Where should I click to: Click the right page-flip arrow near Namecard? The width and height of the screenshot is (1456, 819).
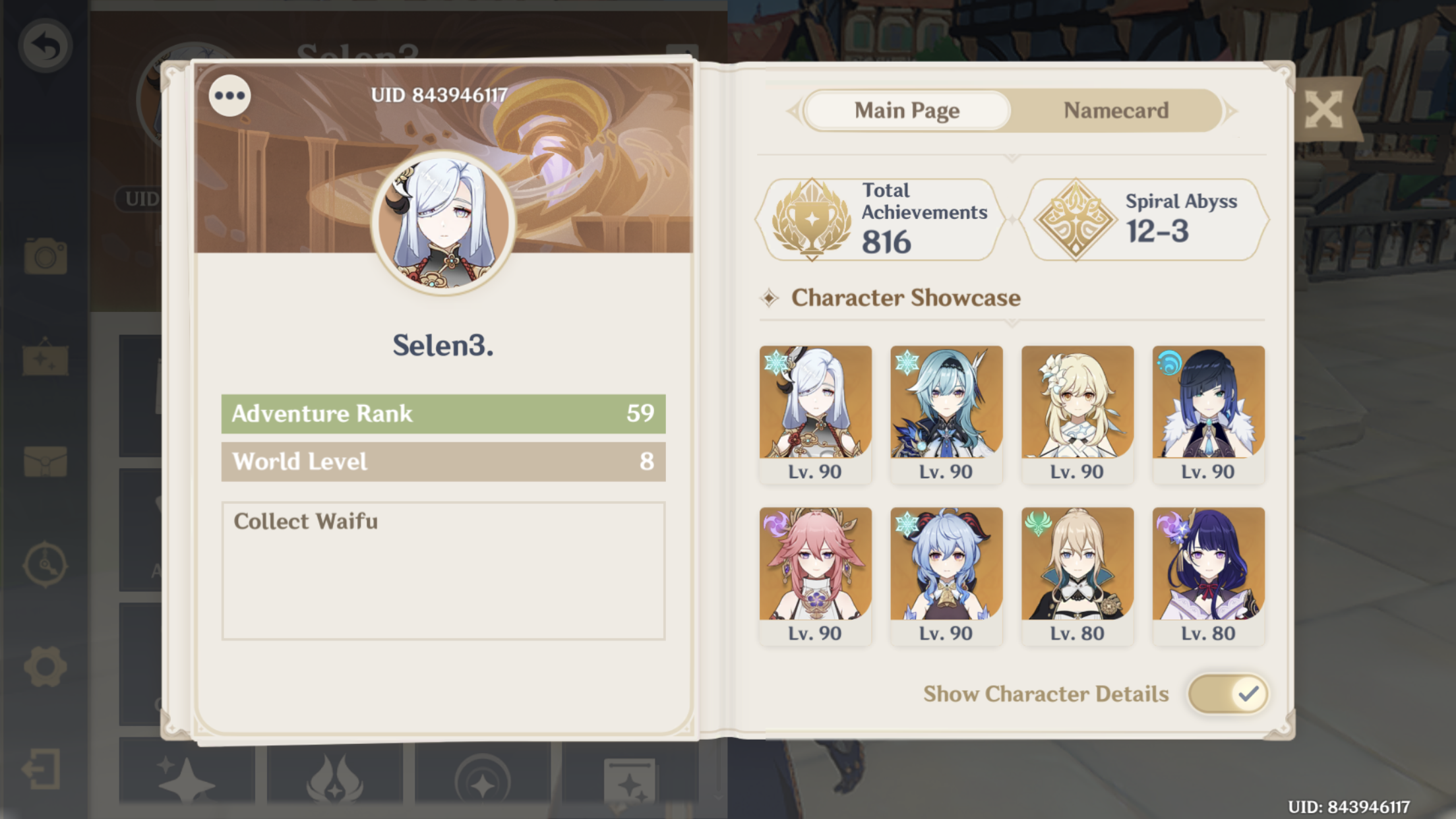point(1235,111)
